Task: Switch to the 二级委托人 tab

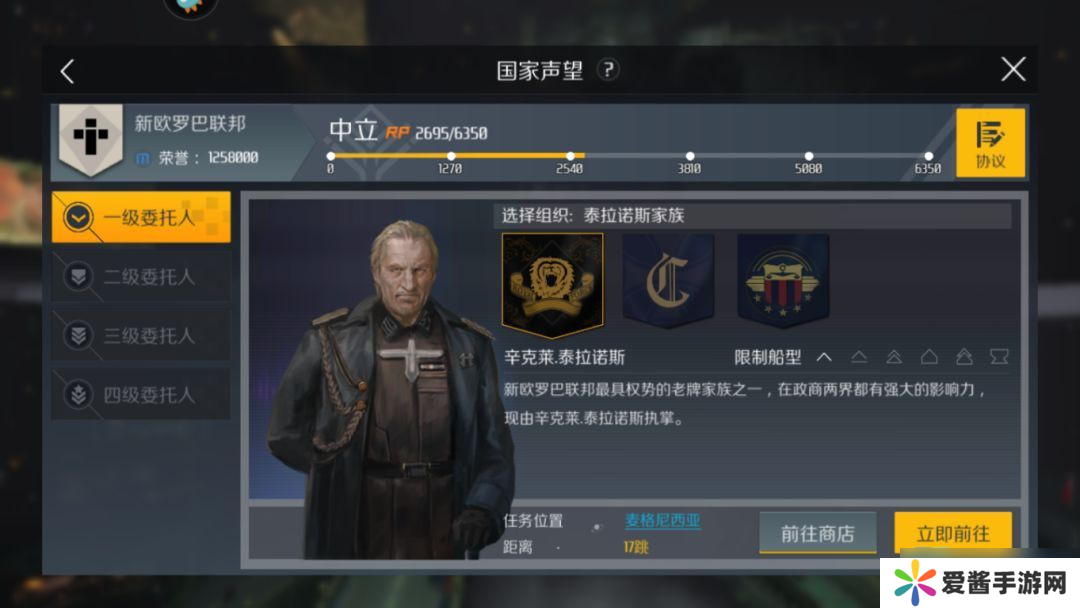Action: tap(141, 277)
